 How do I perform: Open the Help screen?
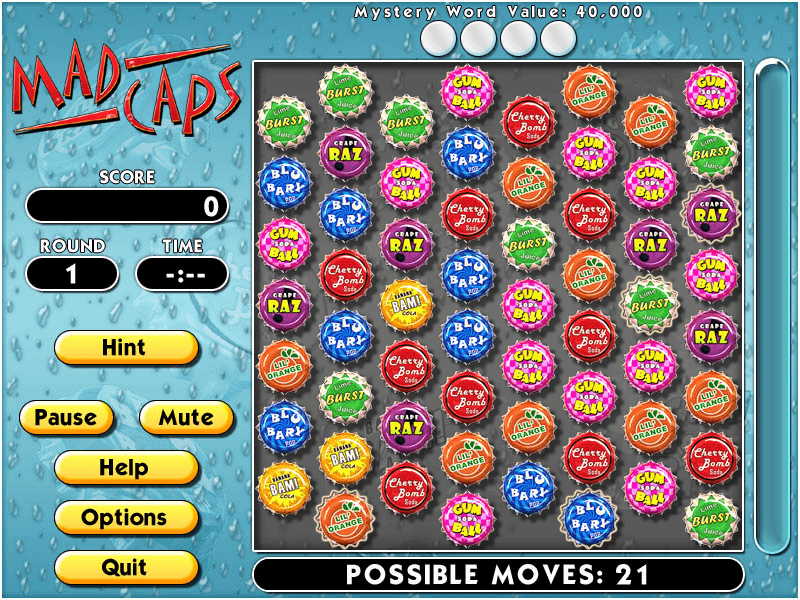point(125,467)
